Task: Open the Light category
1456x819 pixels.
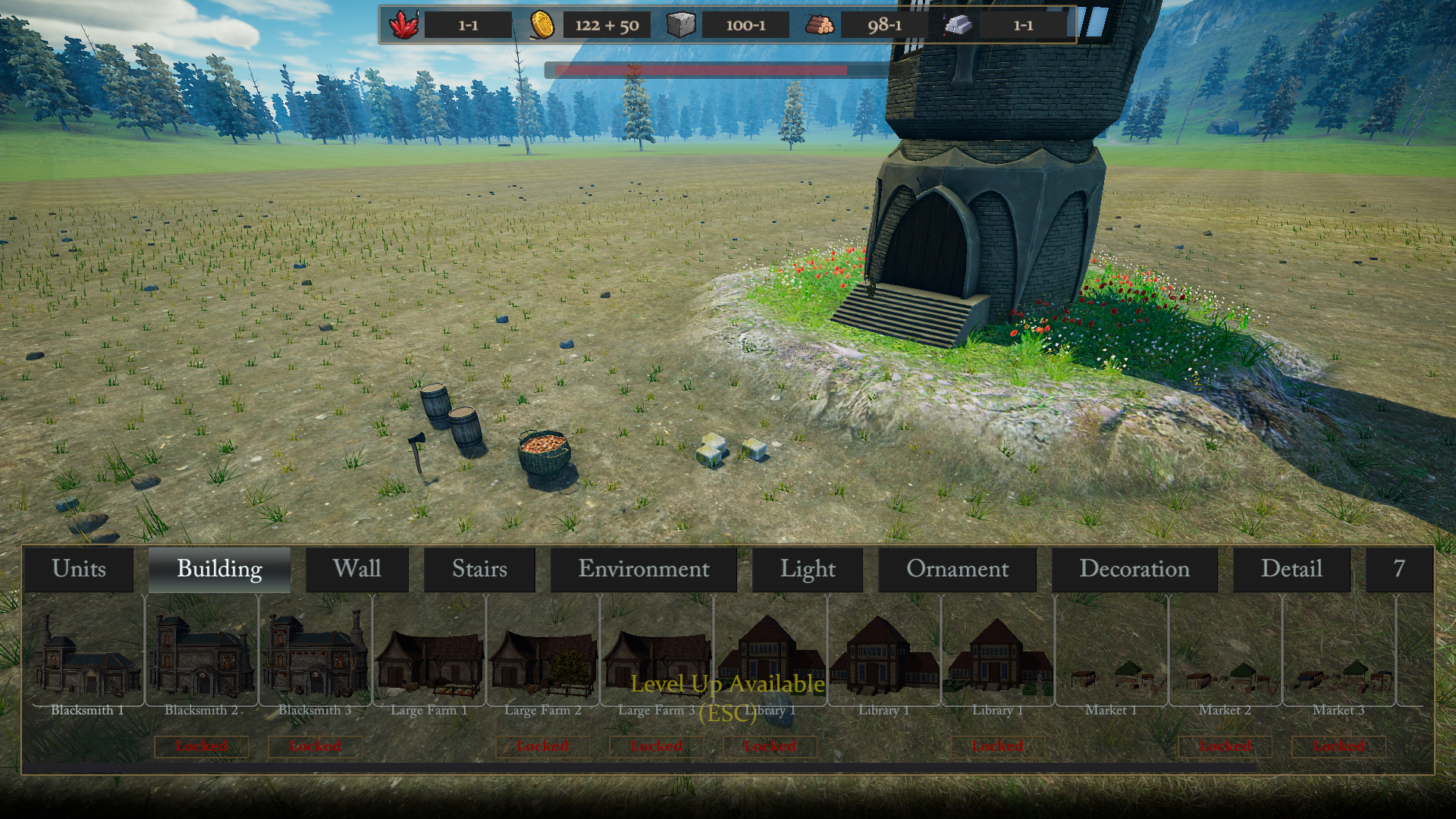Action: click(x=807, y=569)
